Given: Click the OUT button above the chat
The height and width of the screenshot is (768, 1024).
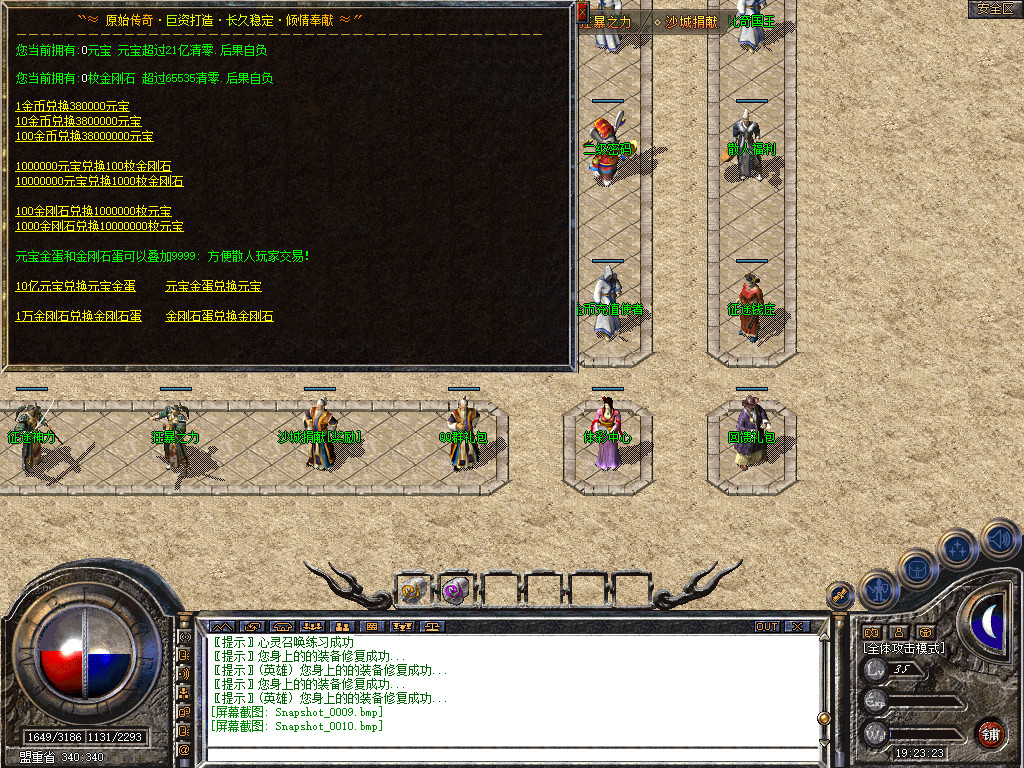Looking at the screenshot, I should click(x=767, y=626).
